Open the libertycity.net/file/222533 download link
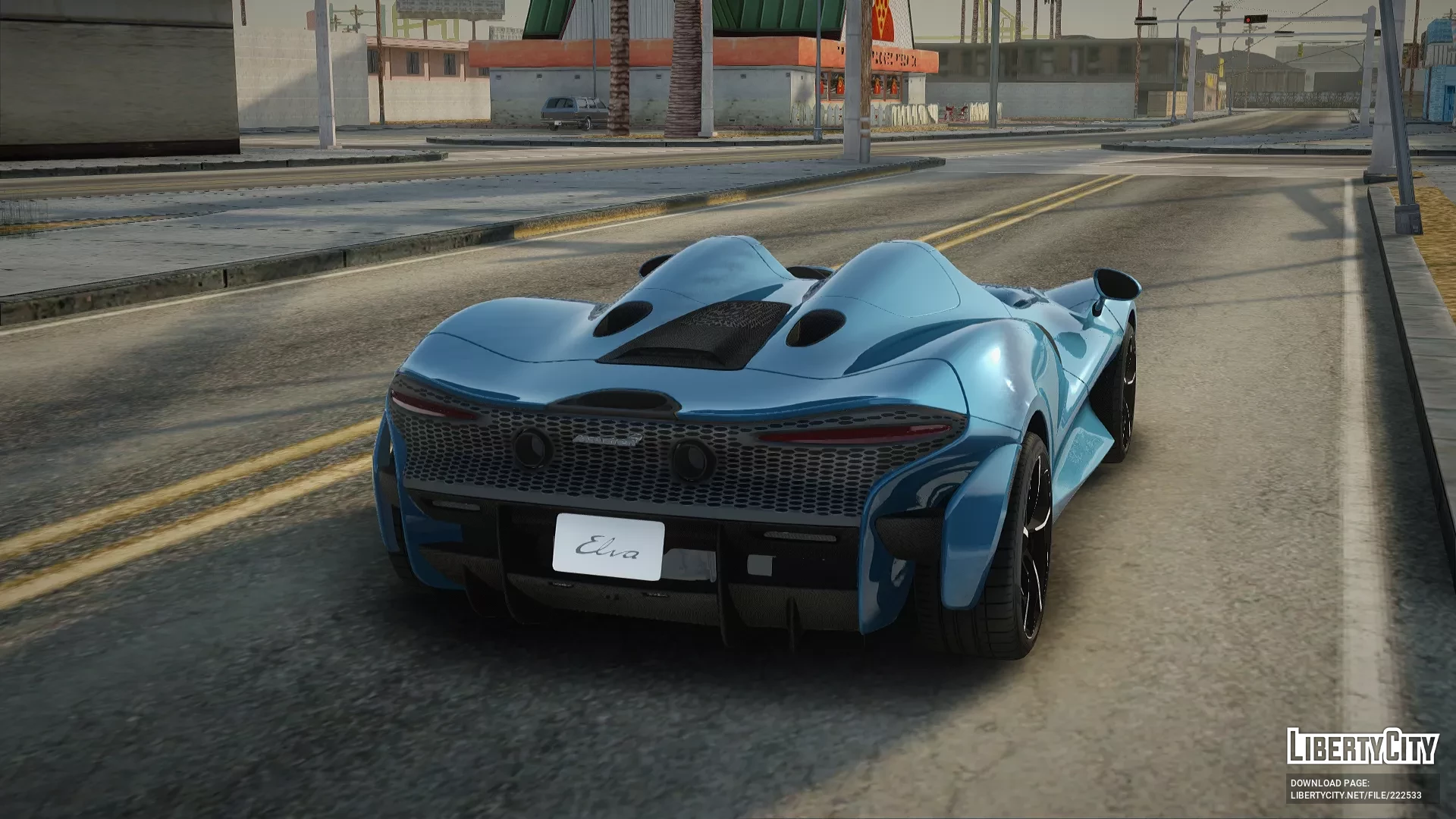Viewport: 1456px width, 819px height. point(1355,795)
